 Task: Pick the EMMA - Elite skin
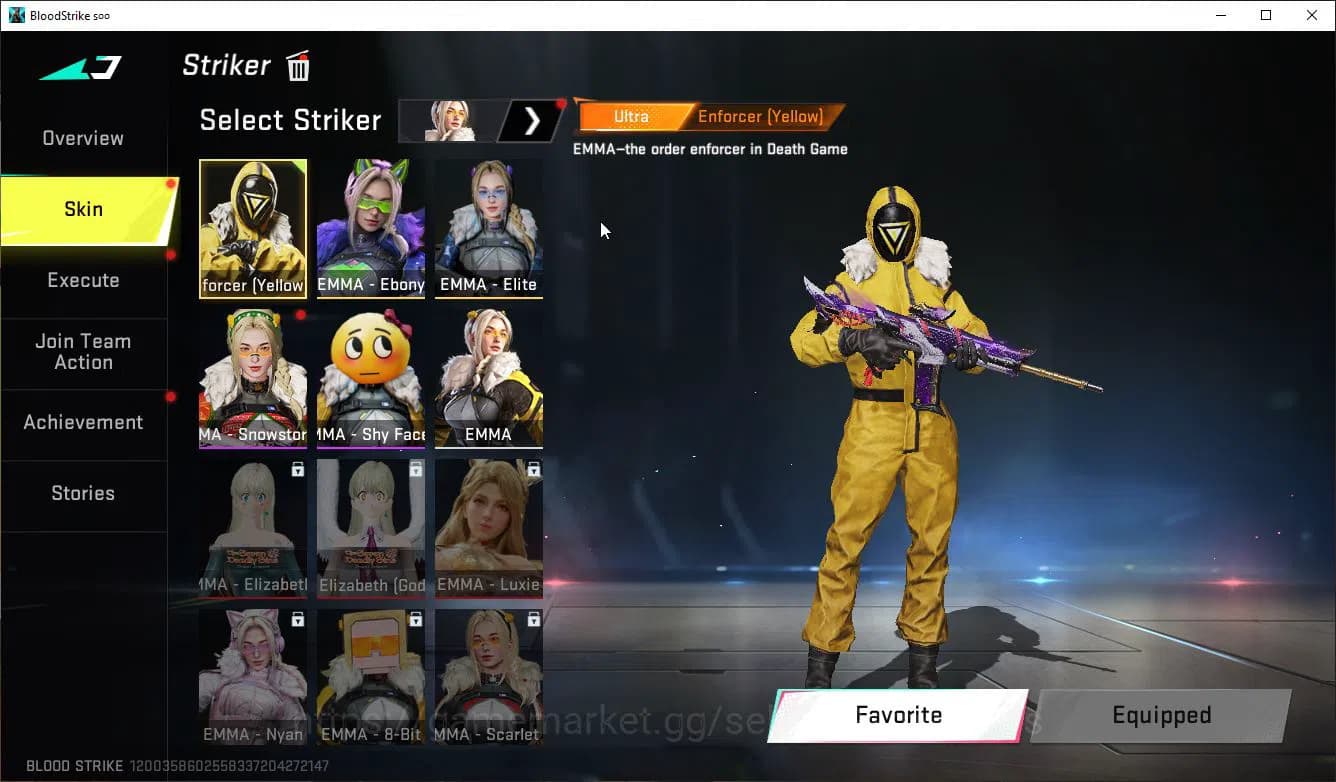pos(489,229)
